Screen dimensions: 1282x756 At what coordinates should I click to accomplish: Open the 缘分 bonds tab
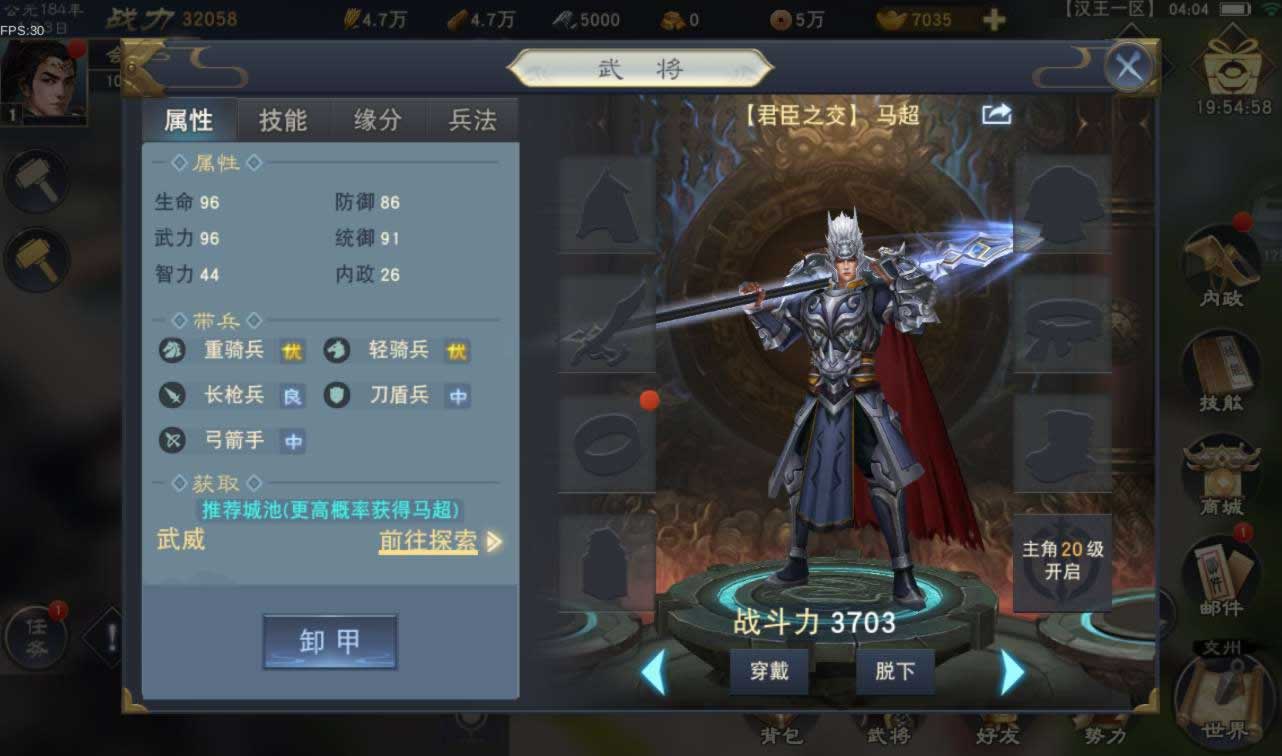pyautogui.click(x=378, y=121)
